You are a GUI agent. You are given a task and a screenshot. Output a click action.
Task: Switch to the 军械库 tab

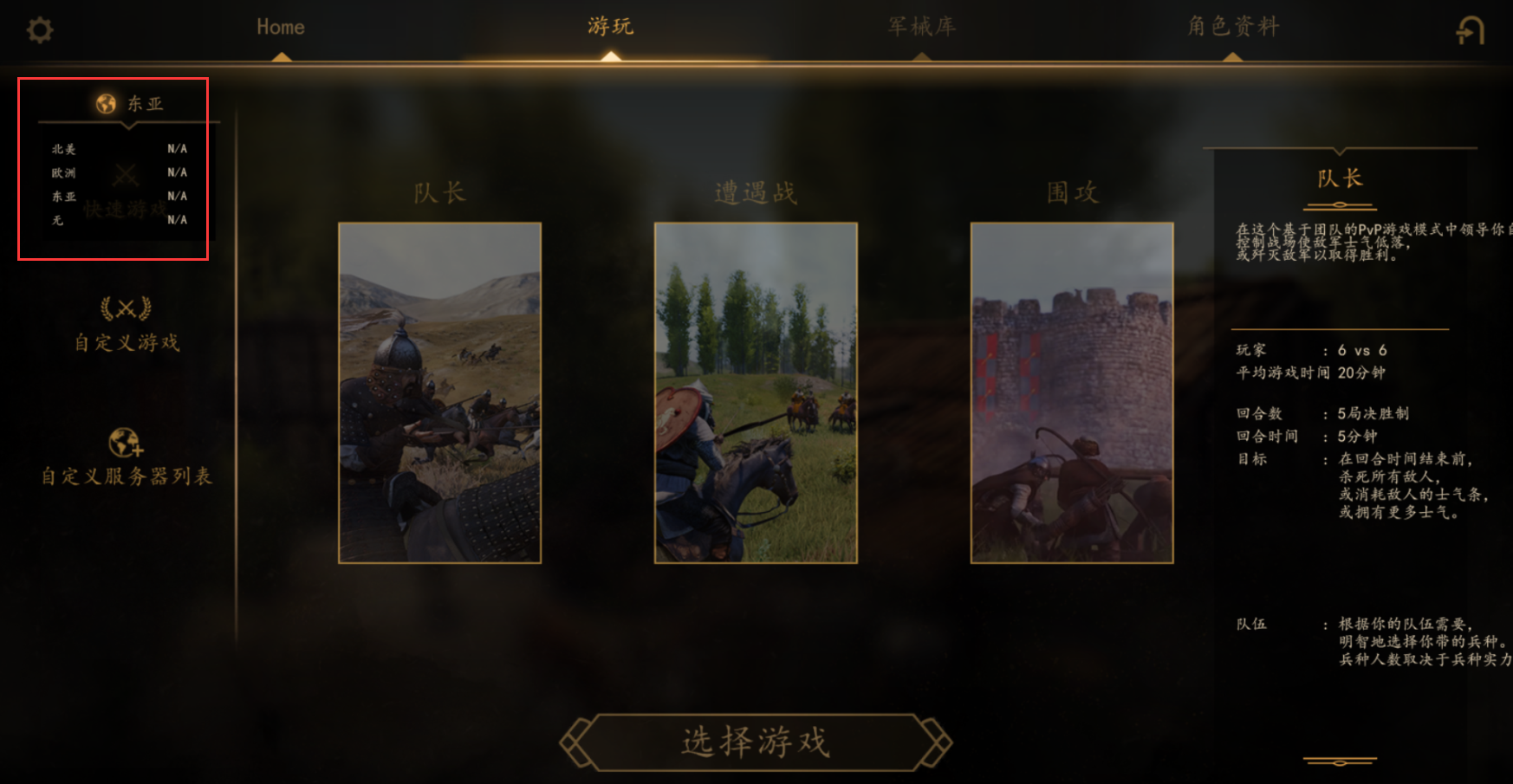pos(921,27)
